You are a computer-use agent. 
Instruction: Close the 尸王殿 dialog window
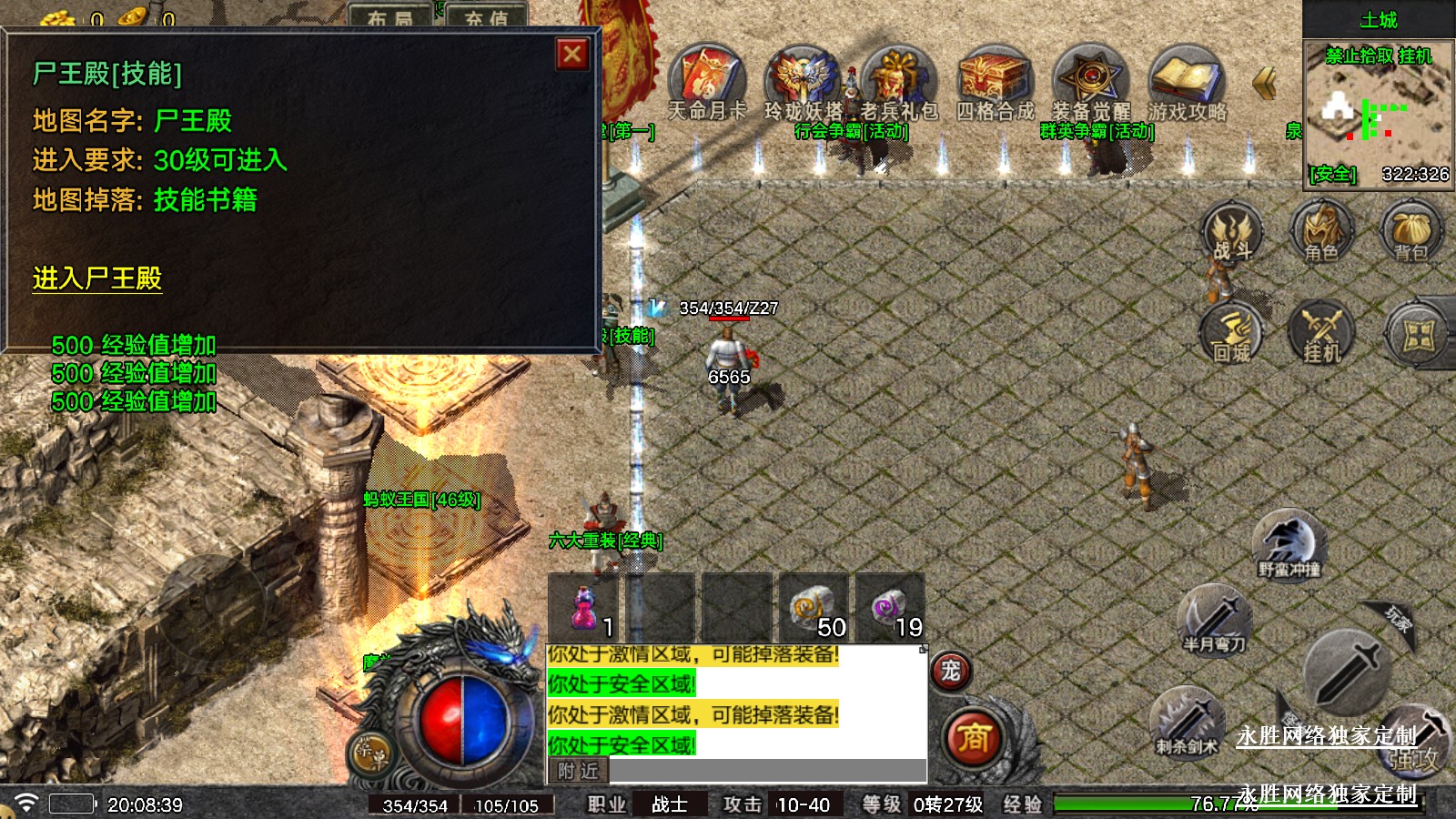(572, 55)
